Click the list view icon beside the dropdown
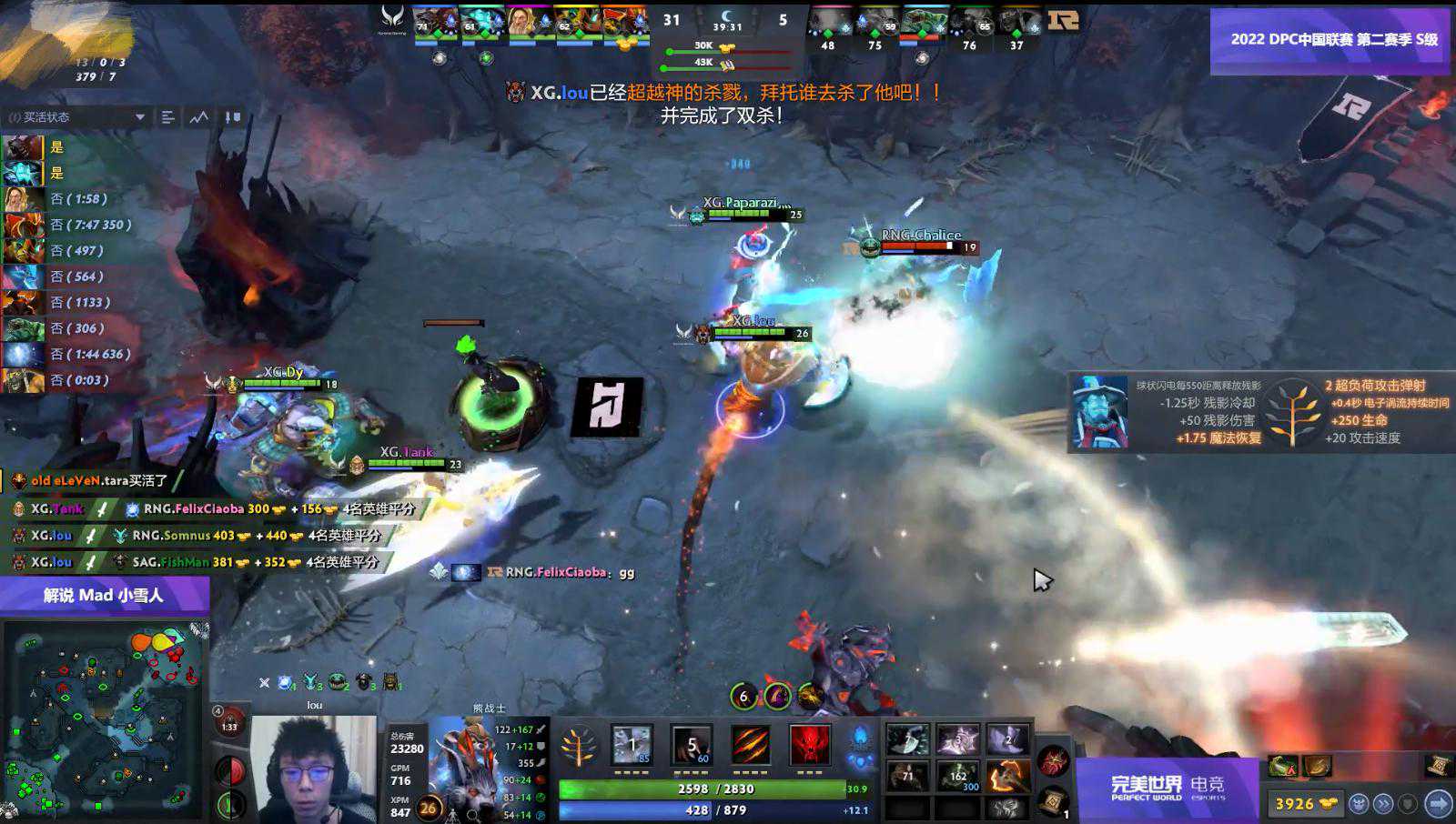The width and height of the screenshot is (1456, 824). (167, 117)
